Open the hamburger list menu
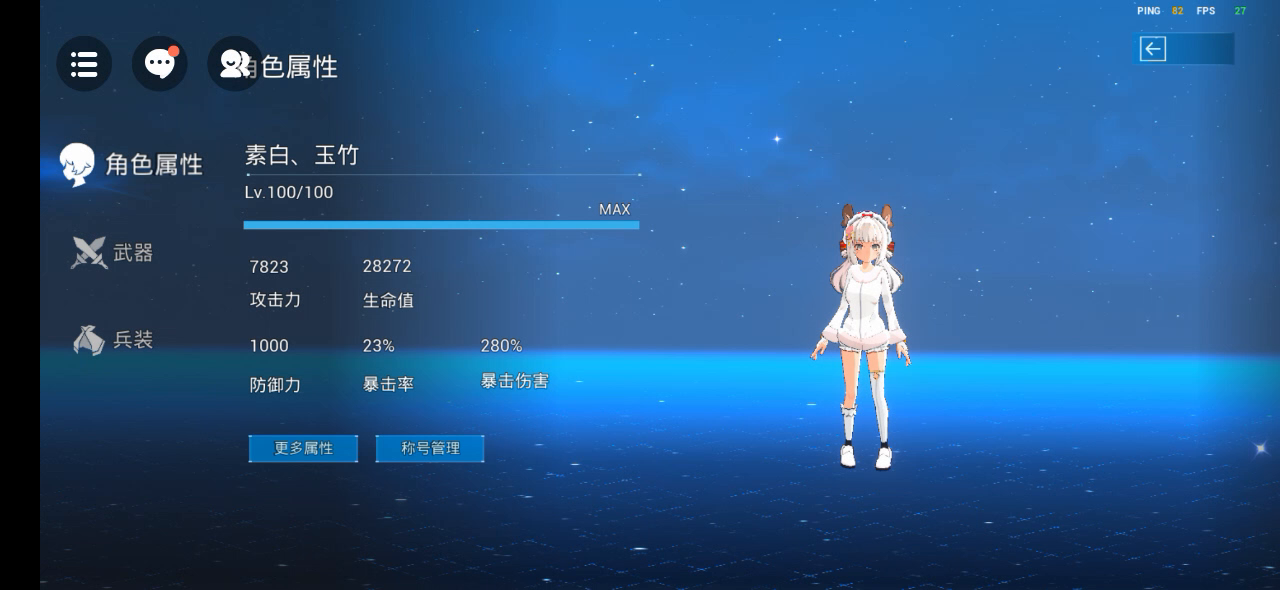The height and width of the screenshot is (590, 1280). 84,64
